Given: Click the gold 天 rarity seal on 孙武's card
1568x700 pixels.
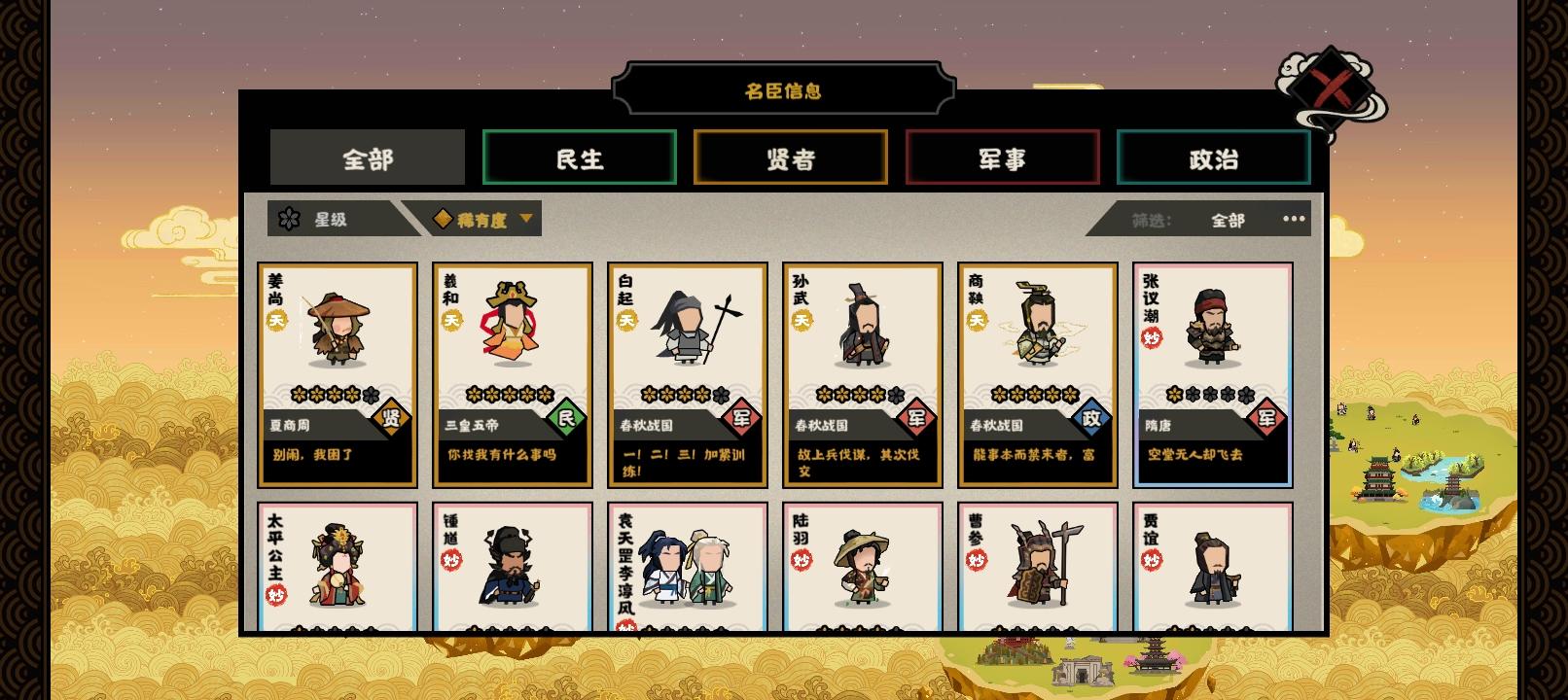Looking at the screenshot, I should (x=802, y=318).
